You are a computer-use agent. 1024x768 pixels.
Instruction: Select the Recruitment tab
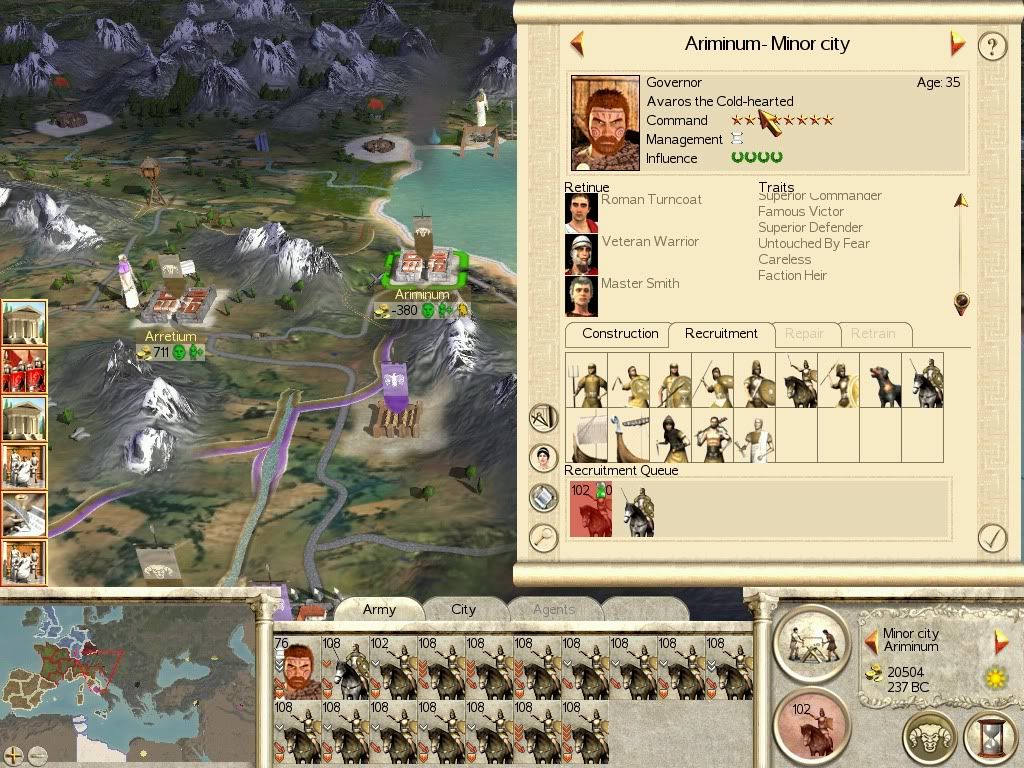pyautogui.click(x=721, y=334)
